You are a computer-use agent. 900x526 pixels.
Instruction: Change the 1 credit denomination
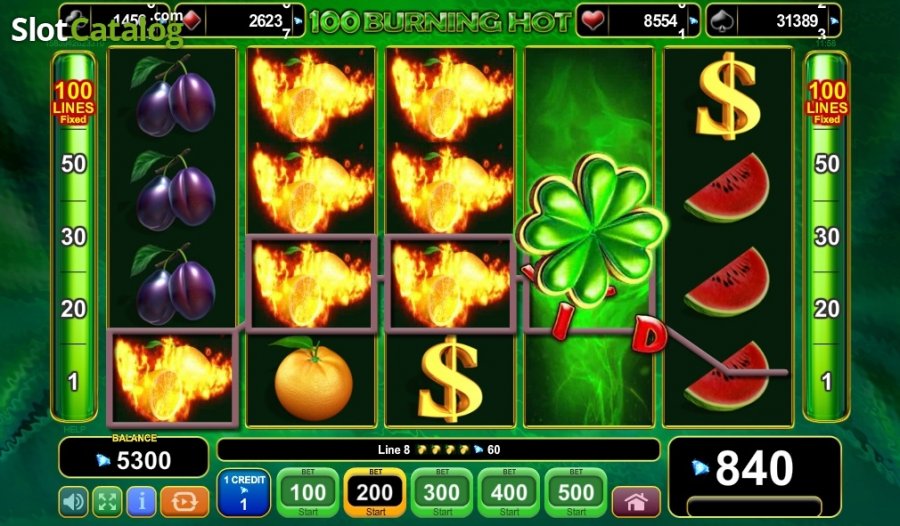242,492
